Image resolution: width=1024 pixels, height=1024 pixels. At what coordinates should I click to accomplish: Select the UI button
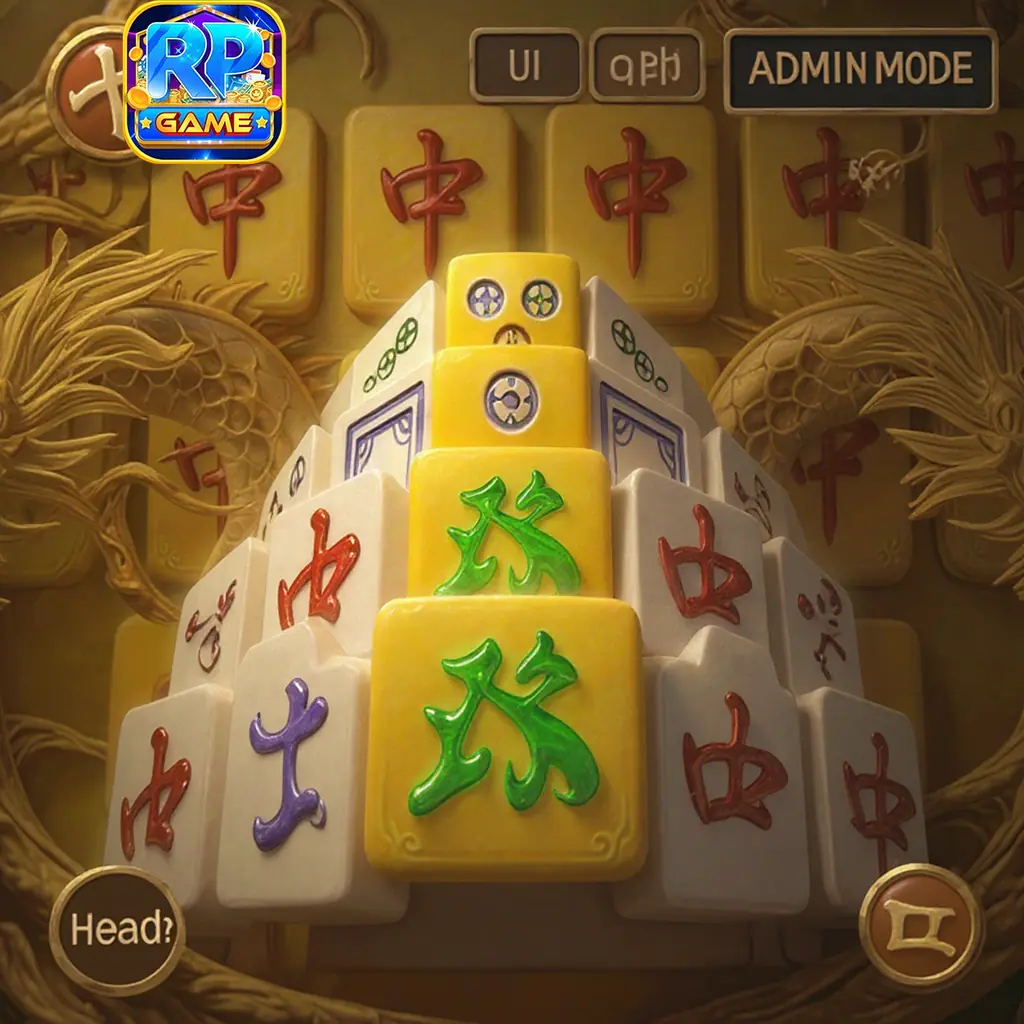[x=525, y=66]
